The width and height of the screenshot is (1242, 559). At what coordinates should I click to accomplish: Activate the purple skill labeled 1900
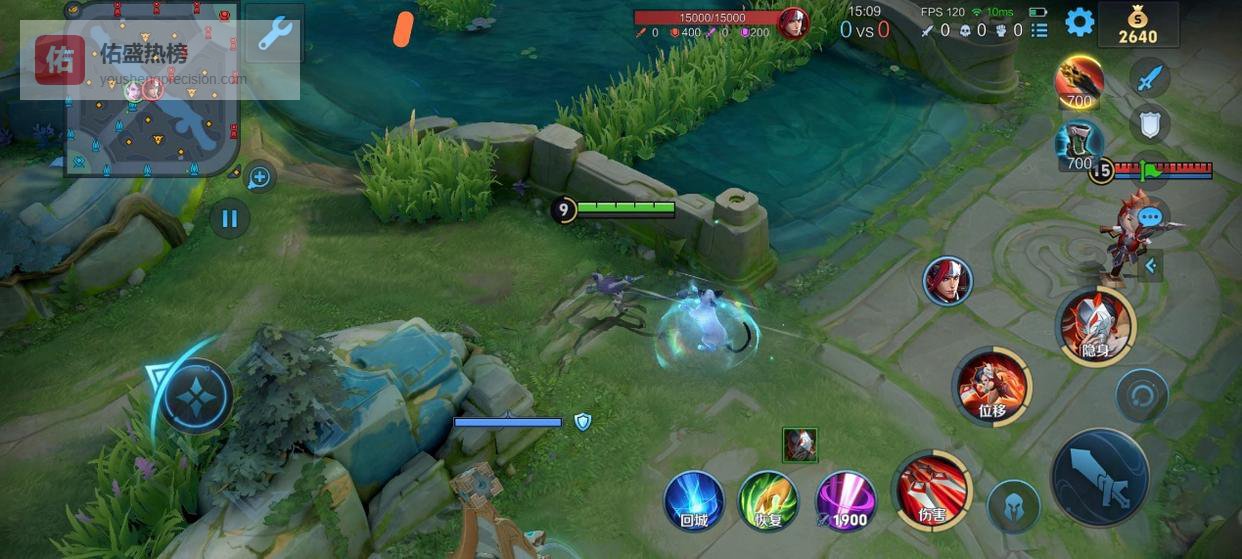[846, 500]
